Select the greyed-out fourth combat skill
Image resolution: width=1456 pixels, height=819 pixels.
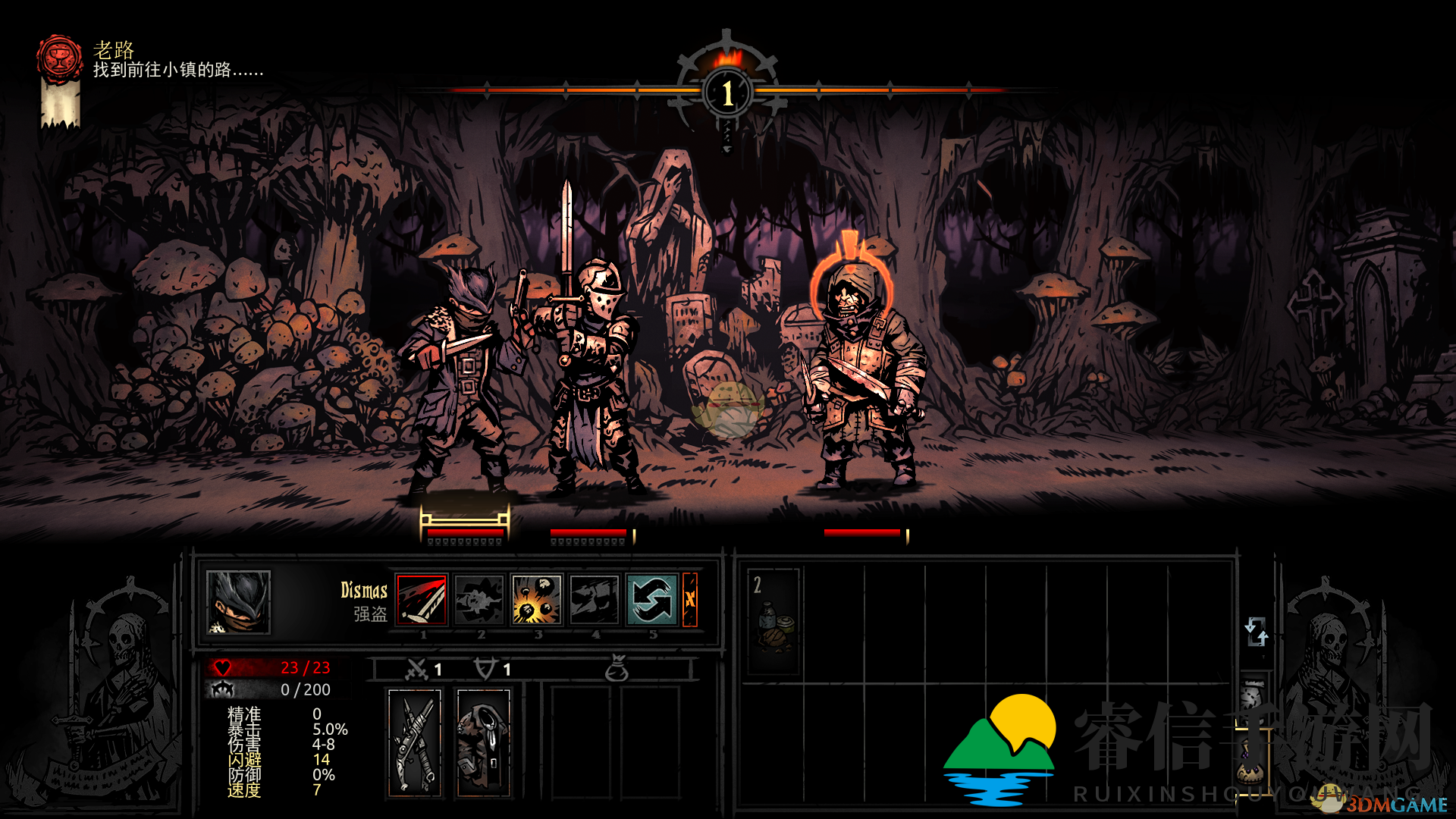pos(595,599)
